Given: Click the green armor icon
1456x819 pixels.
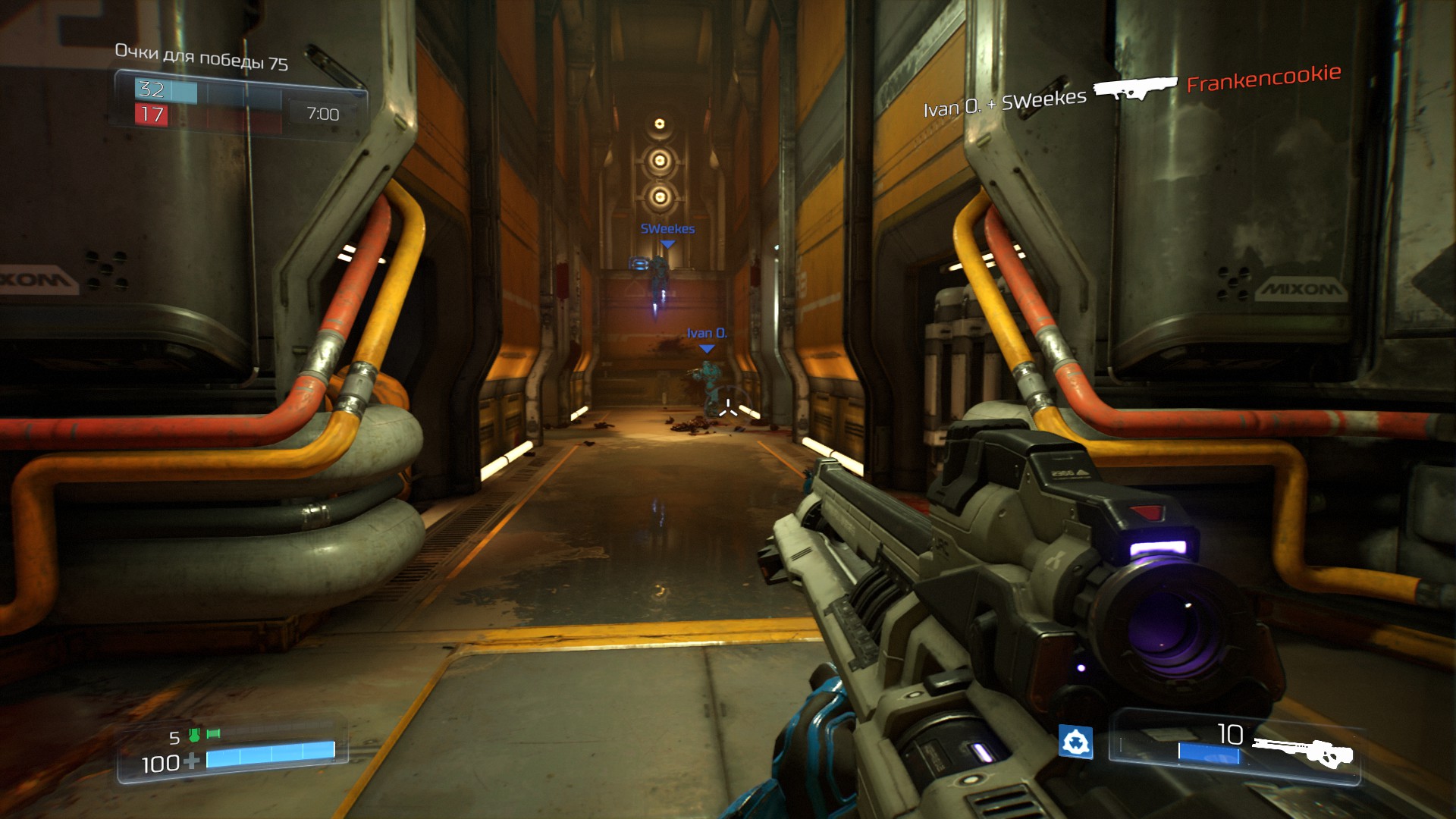Looking at the screenshot, I should click(x=194, y=734).
